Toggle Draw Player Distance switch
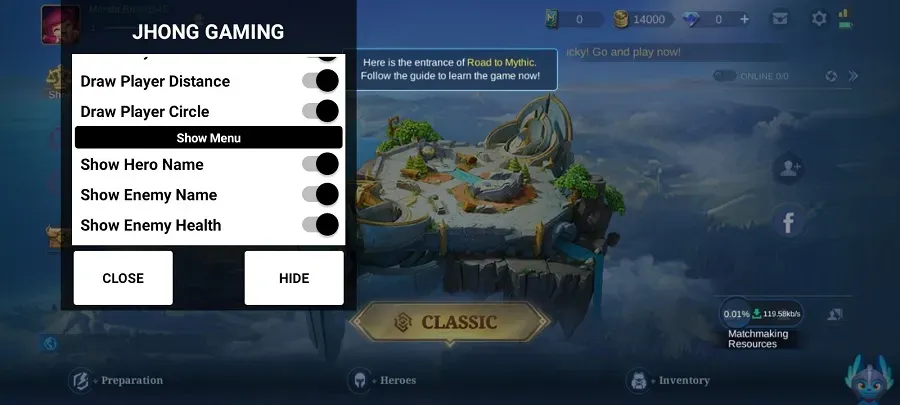 click(320, 81)
